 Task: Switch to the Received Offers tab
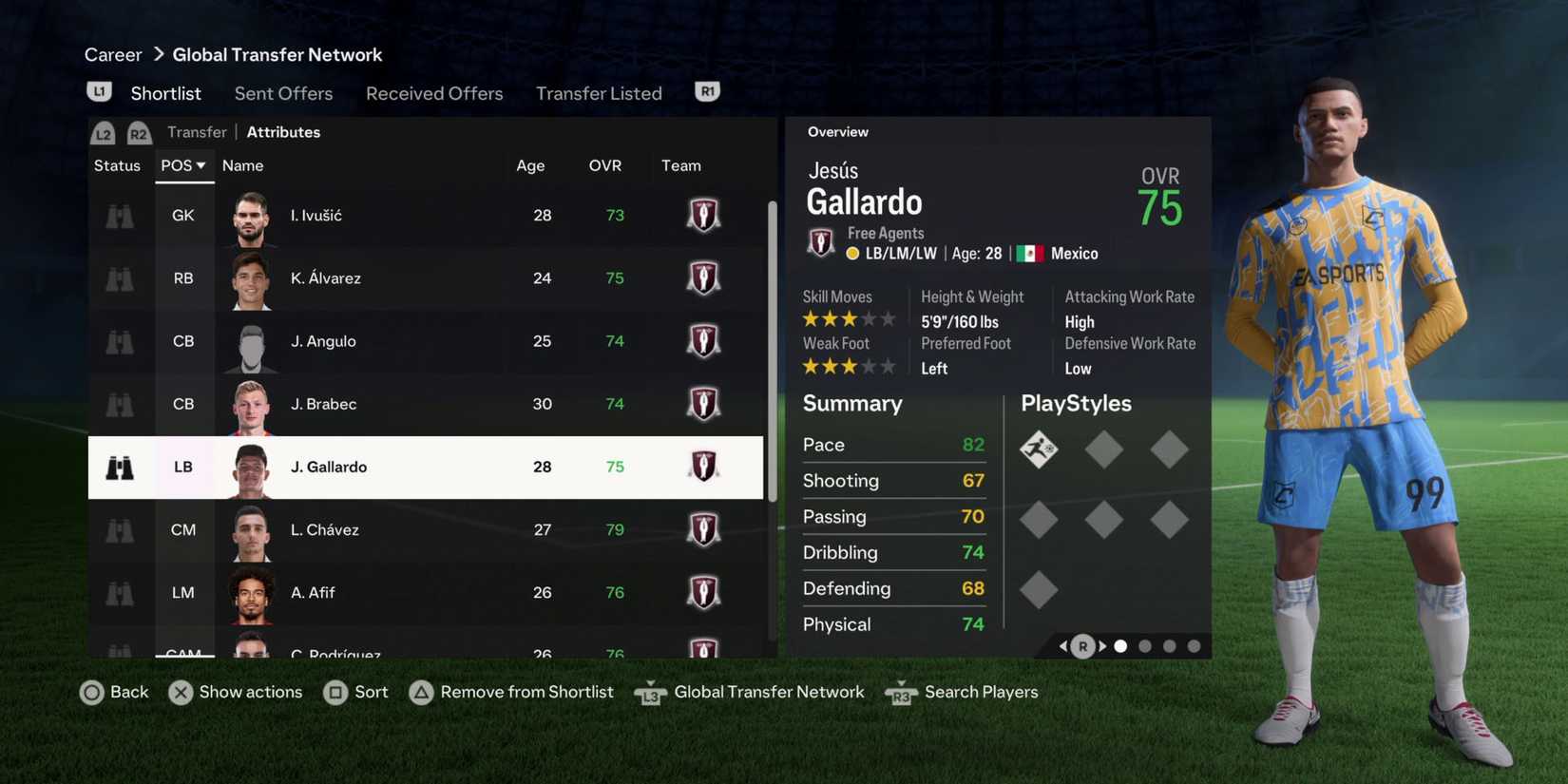434,93
